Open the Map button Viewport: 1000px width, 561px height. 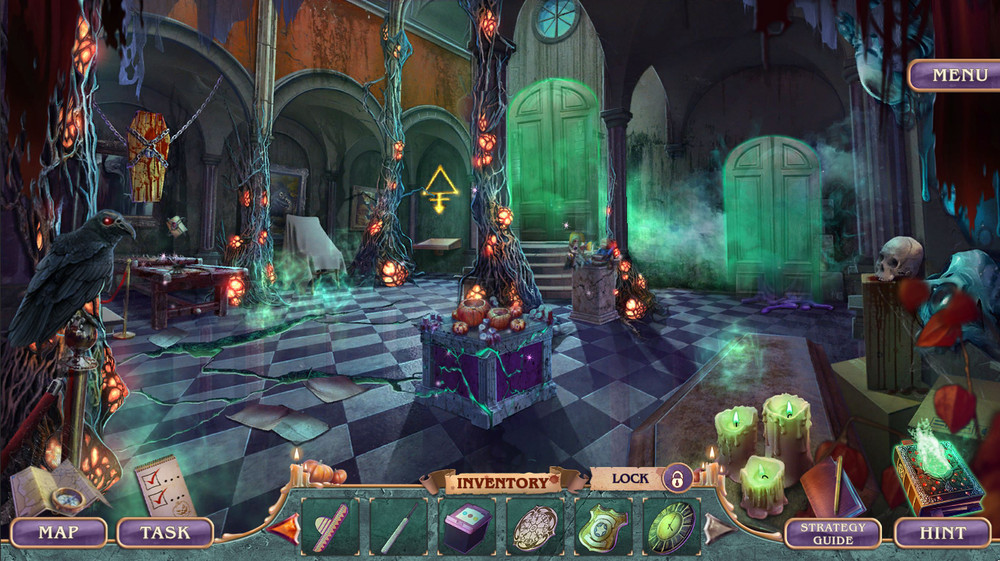[58, 532]
